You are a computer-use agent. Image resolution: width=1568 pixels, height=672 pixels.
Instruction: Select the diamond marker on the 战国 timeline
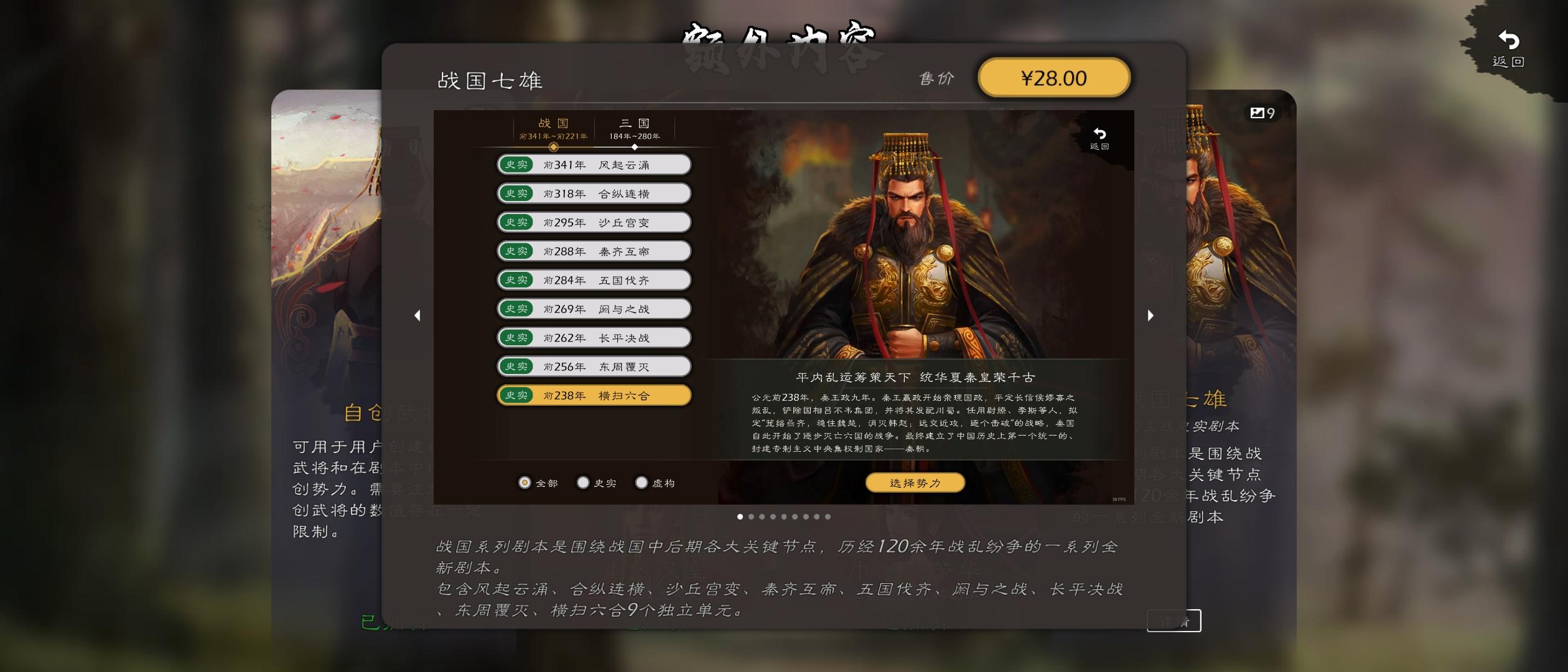tap(554, 147)
